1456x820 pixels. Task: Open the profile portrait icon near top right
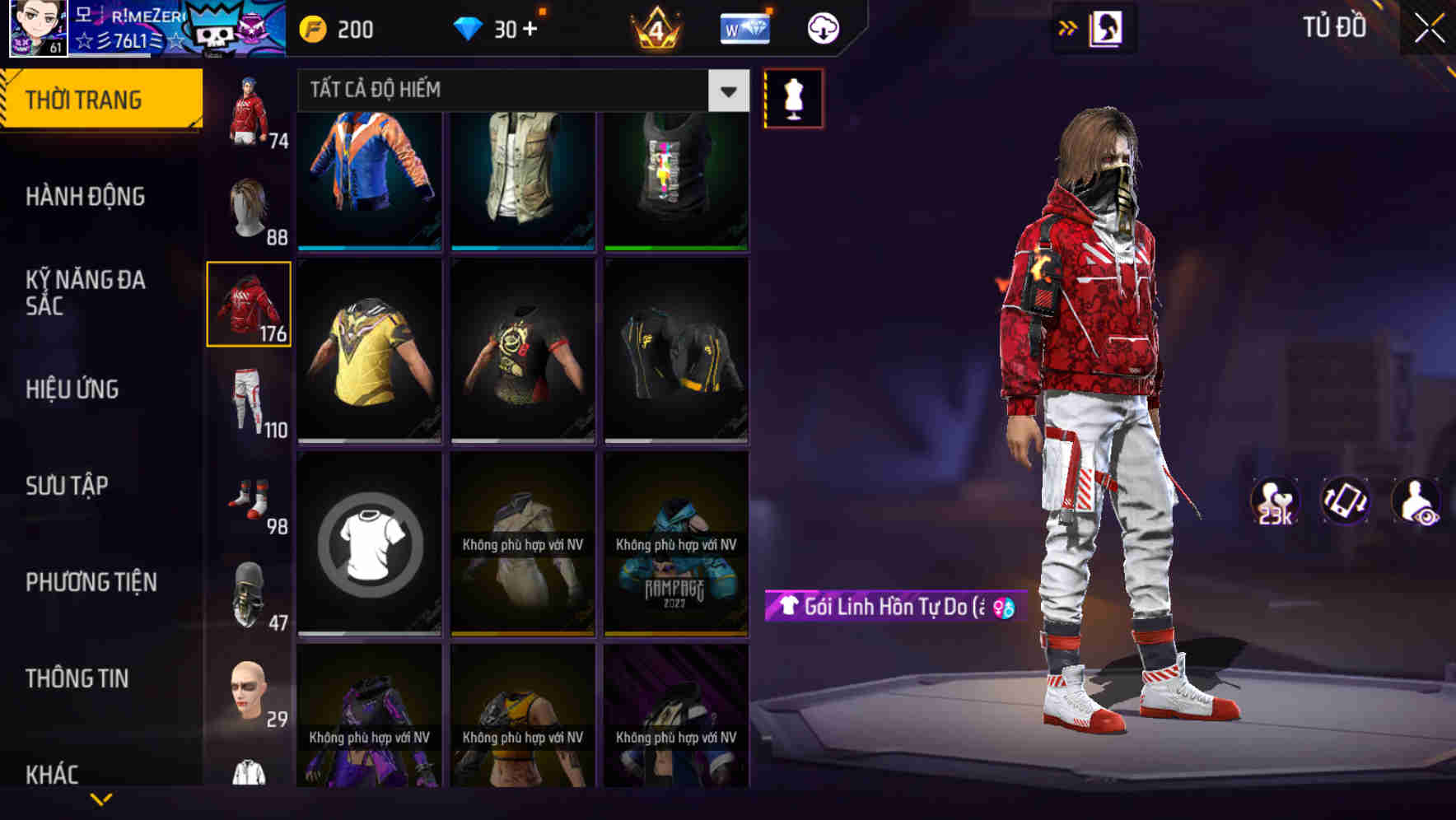tap(1106, 27)
